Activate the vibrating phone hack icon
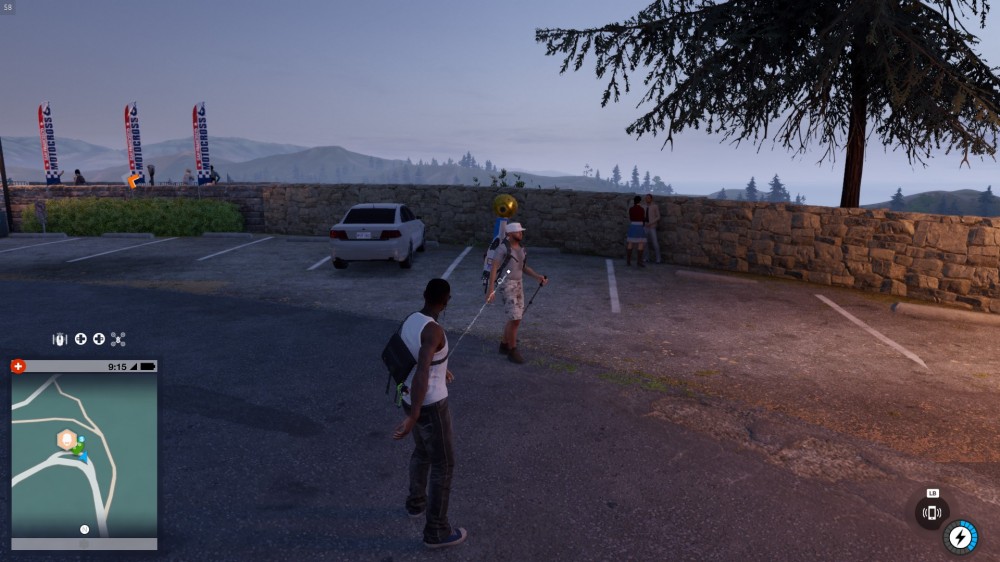Image resolution: width=1000 pixels, height=562 pixels. (x=932, y=513)
